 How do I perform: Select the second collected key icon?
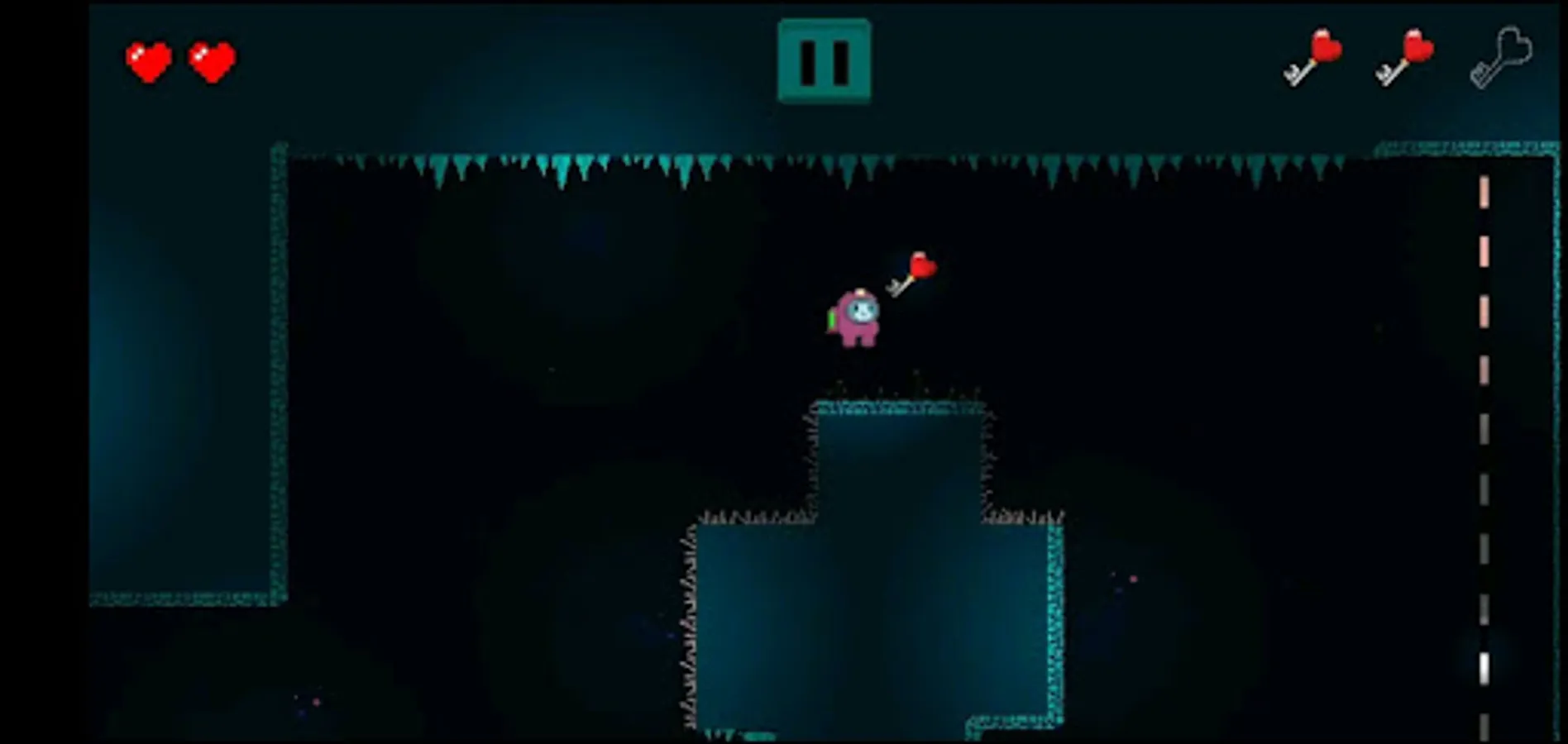tap(1403, 58)
